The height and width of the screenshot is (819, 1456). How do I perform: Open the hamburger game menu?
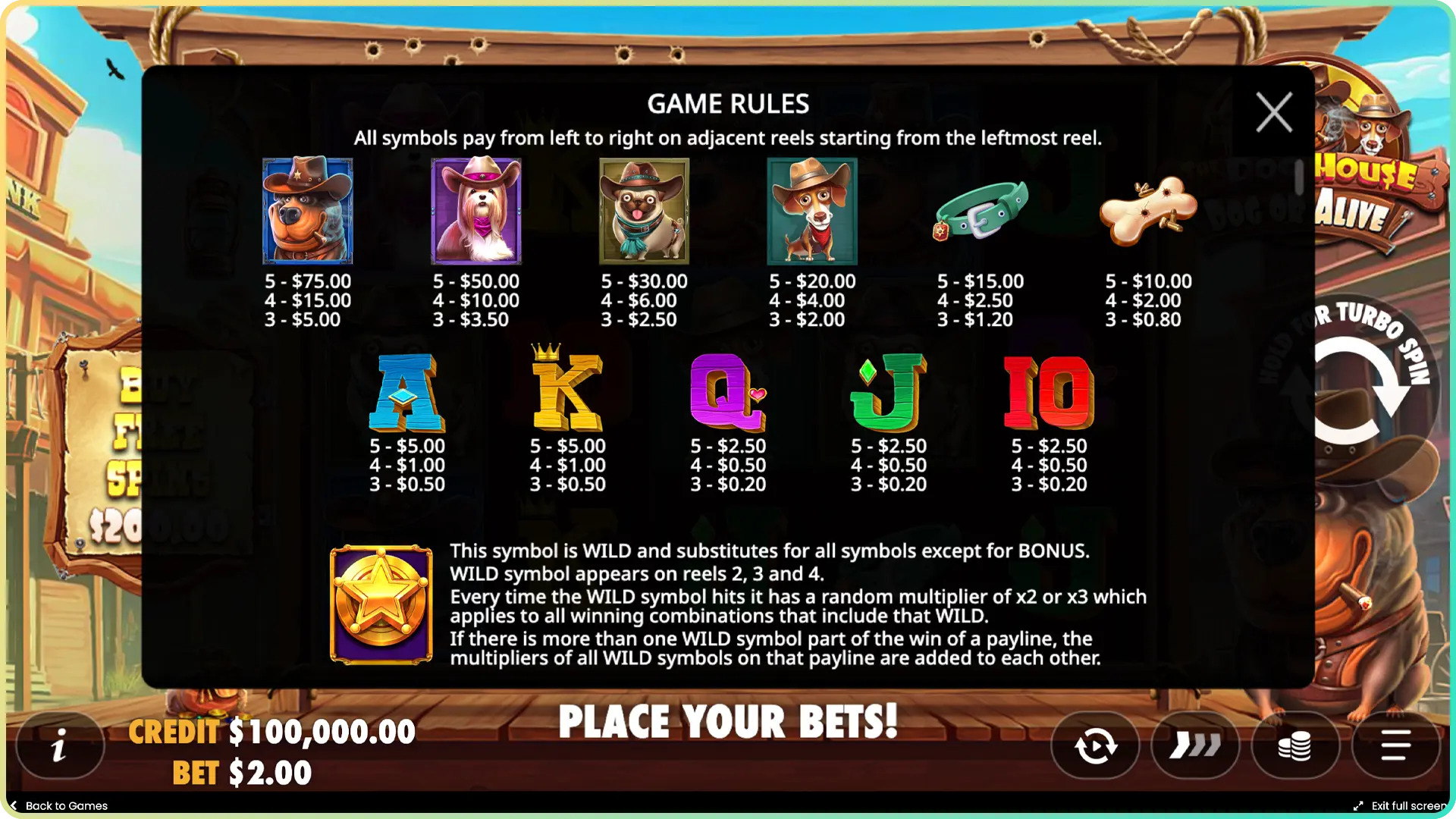point(1398,745)
